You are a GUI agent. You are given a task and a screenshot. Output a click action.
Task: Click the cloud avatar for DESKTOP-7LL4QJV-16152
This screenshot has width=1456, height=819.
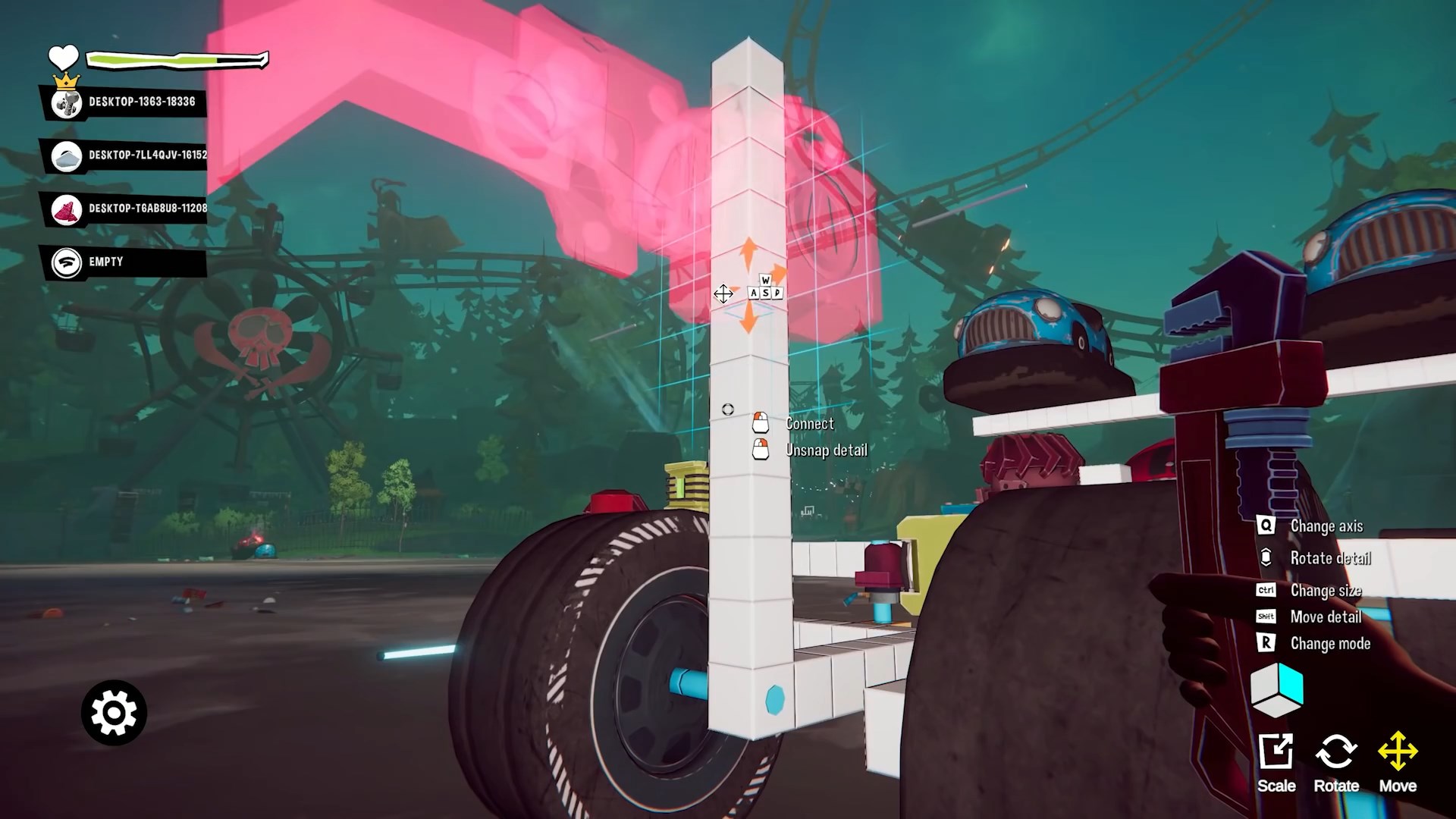[x=67, y=157]
